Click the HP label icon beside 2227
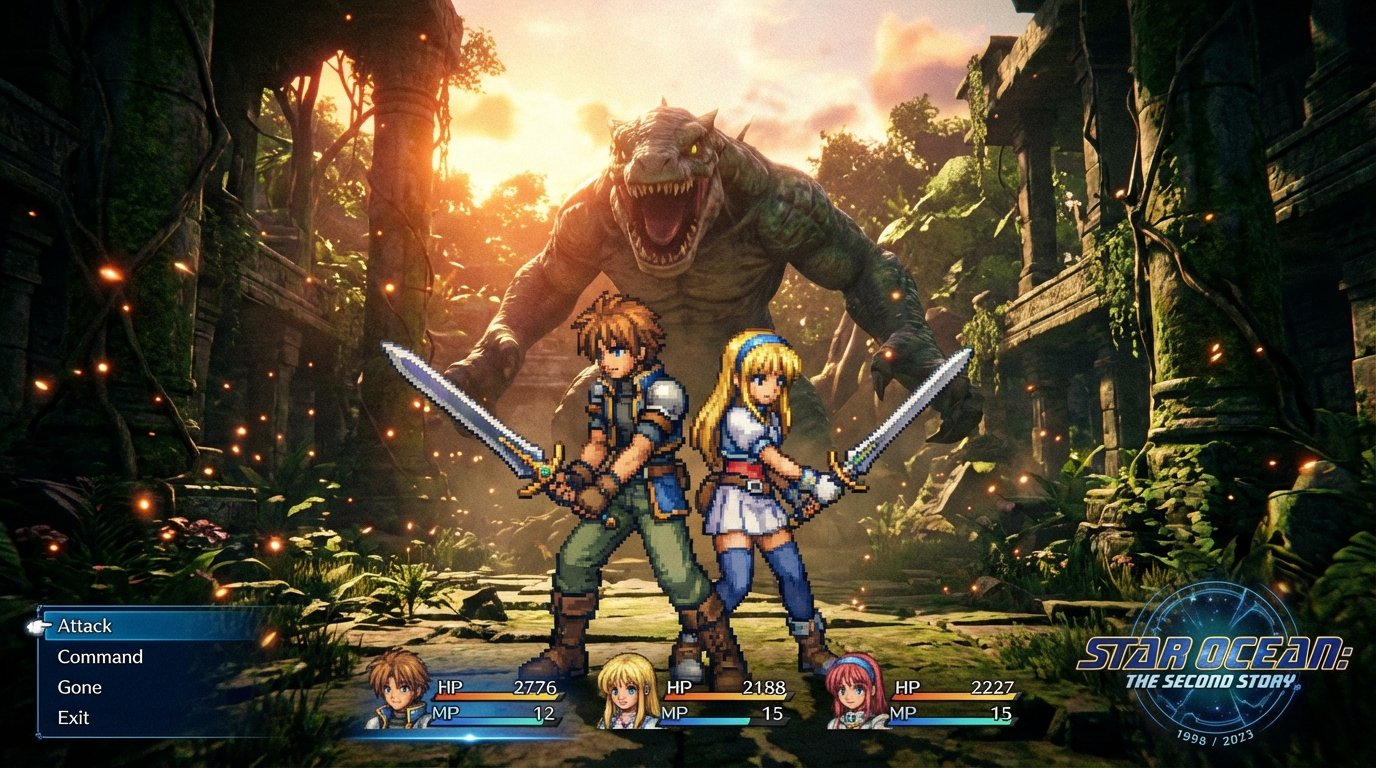This screenshot has height=768, width=1376. tap(908, 687)
